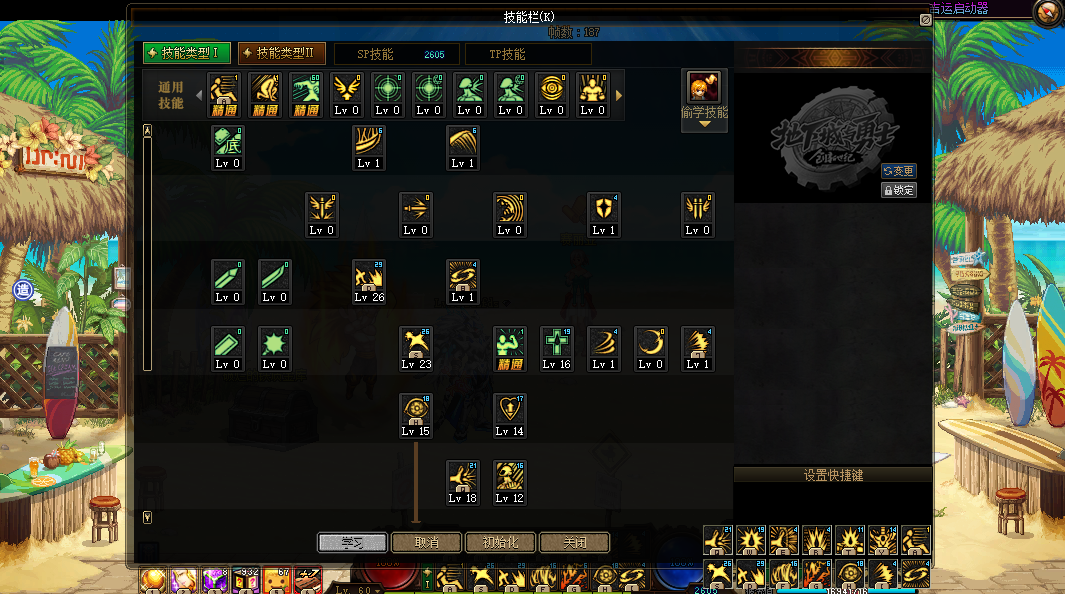Click the 学习 (Learn) button

tap(352, 543)
